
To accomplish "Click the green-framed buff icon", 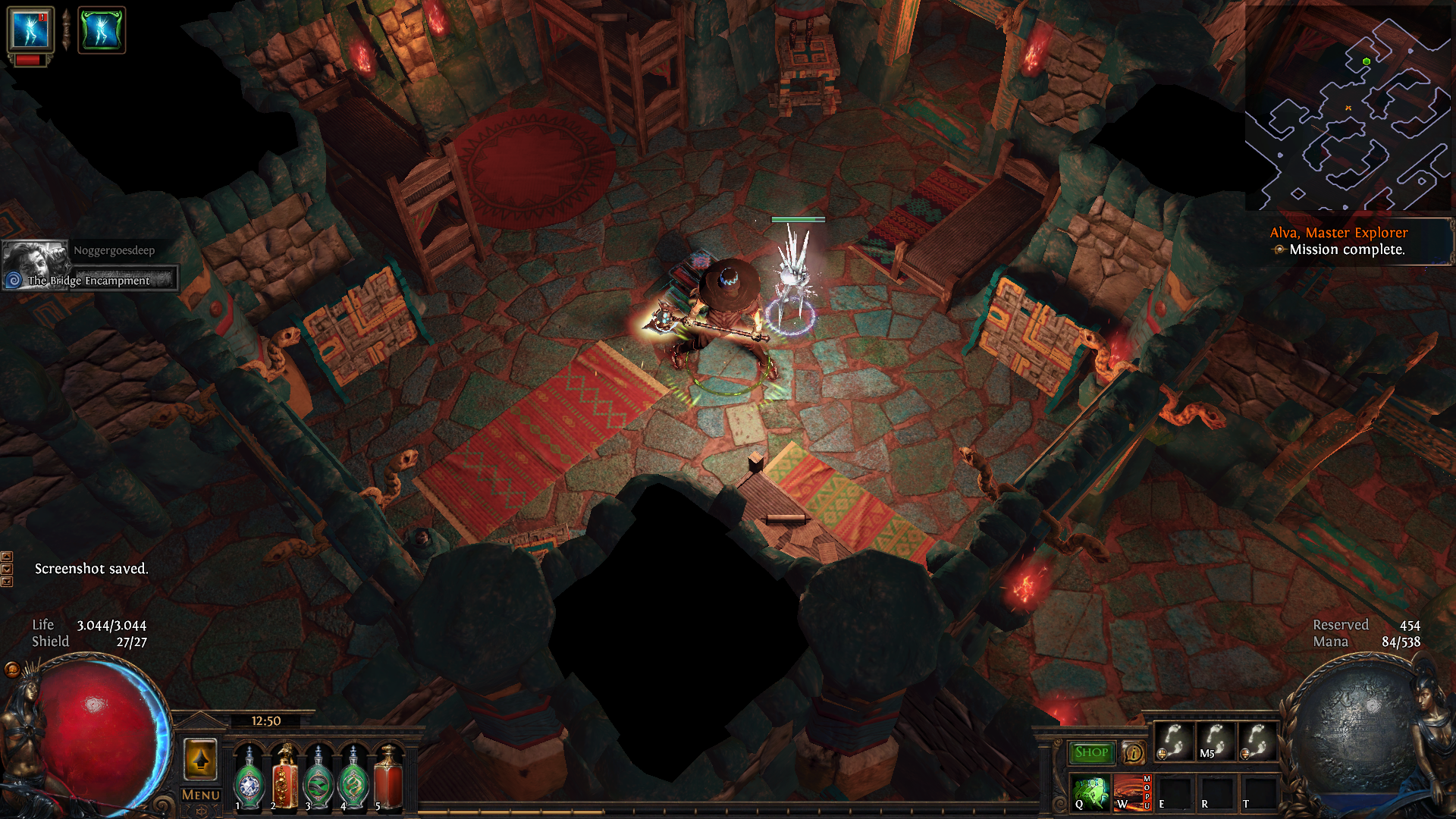I will [x=101, y=30].
